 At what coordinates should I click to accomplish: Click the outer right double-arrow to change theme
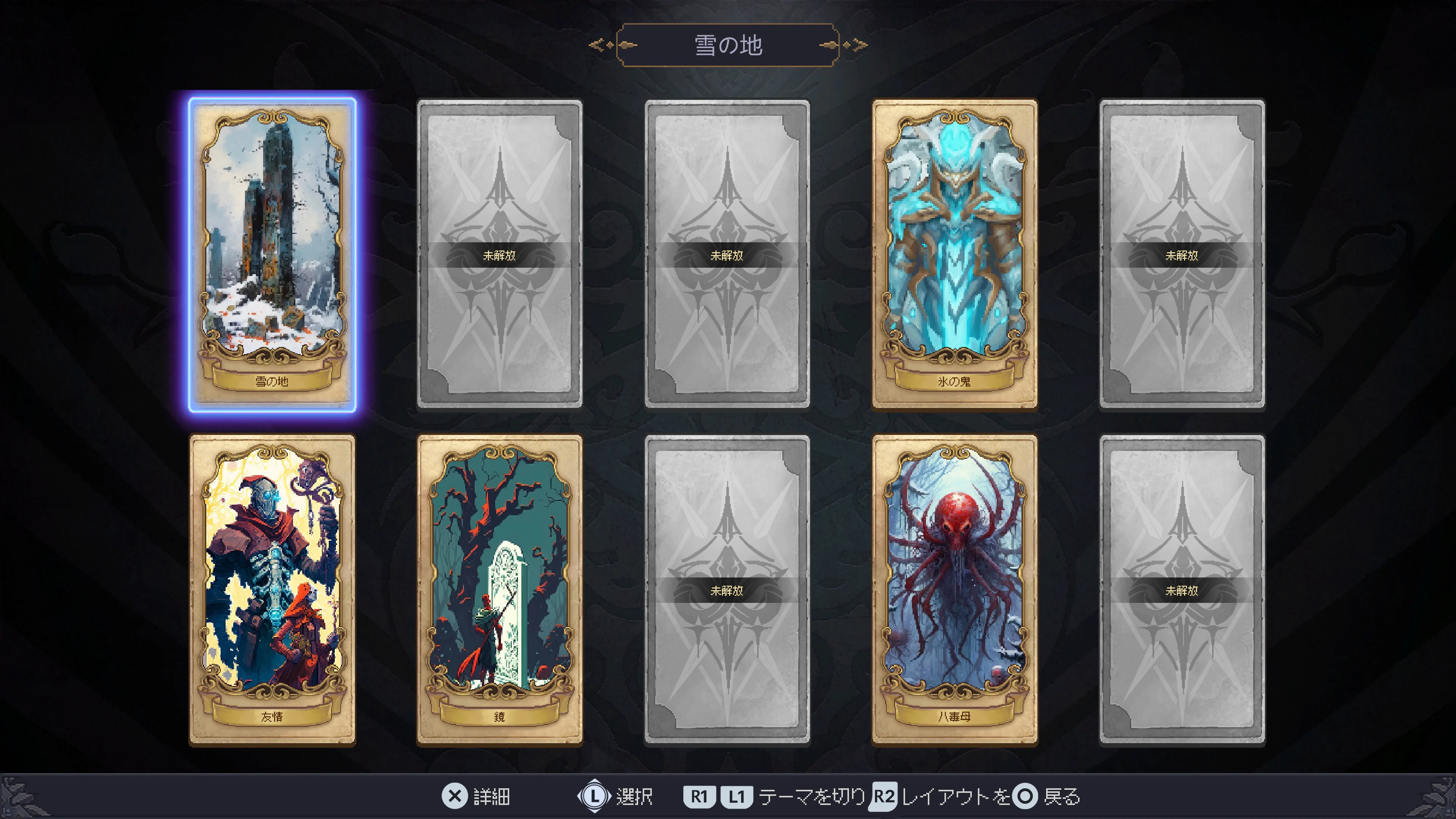pyautogui.click(x=860, y=45)
